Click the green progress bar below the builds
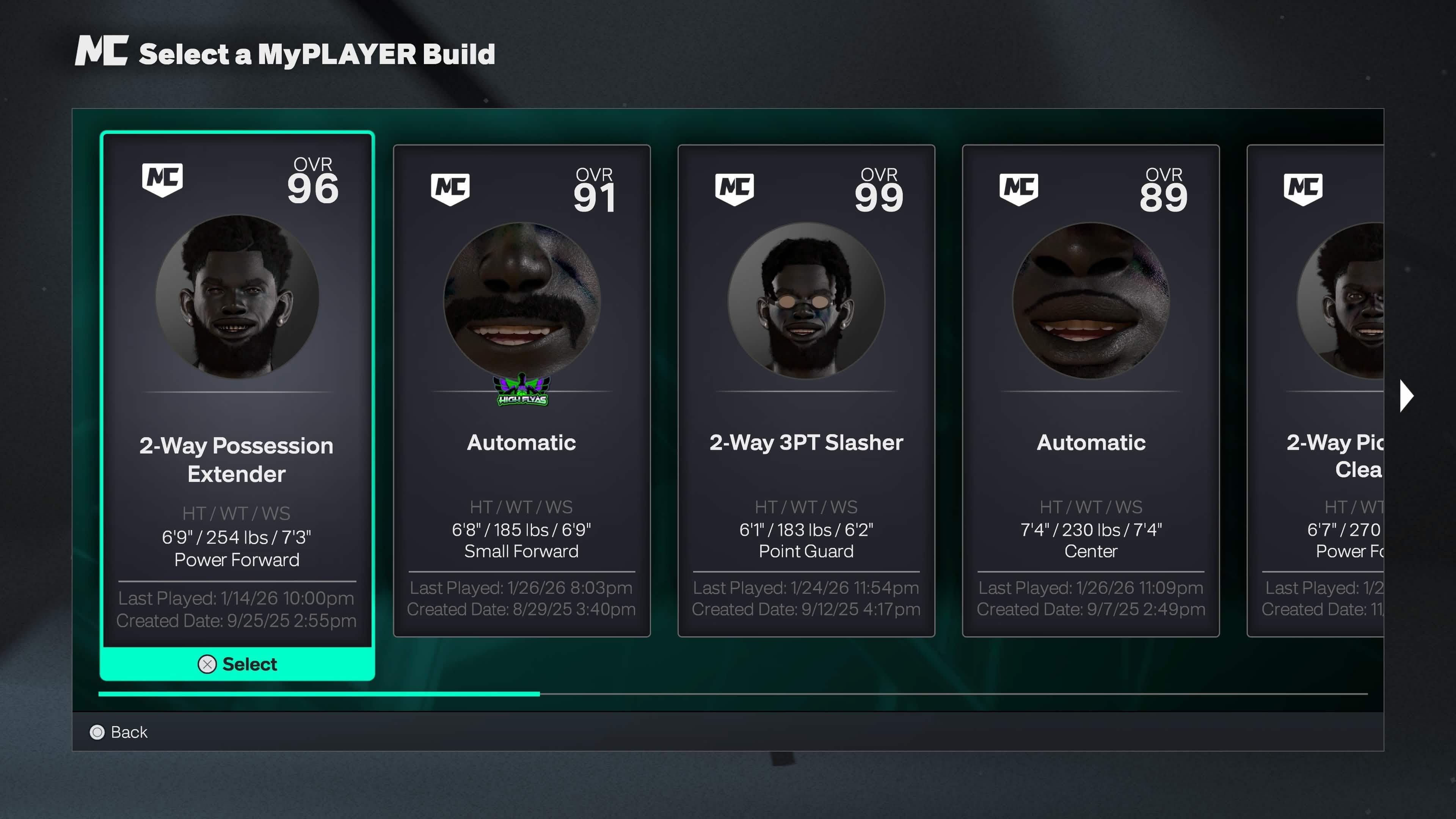 319,694
